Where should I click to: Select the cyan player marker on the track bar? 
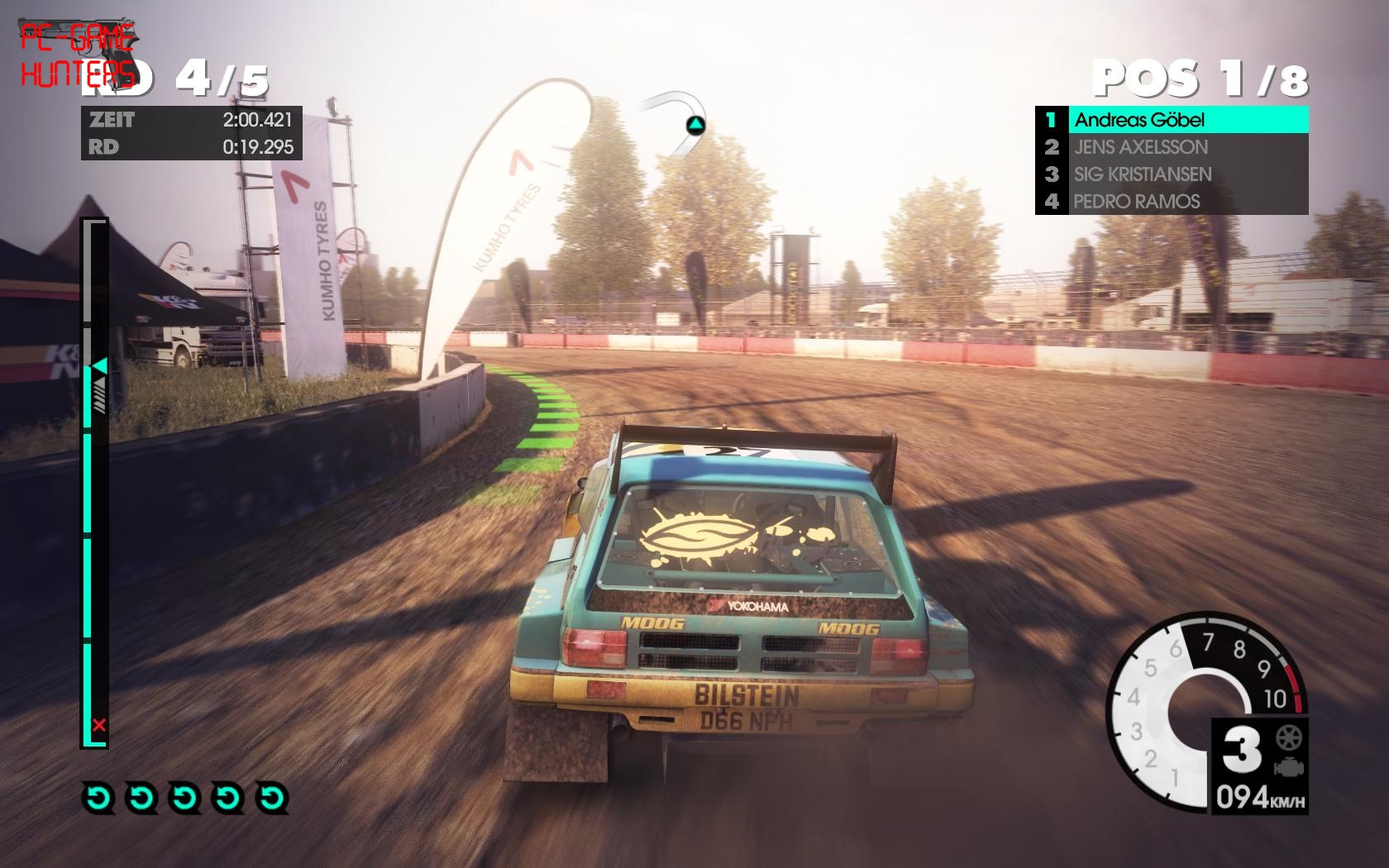(100, 365)
